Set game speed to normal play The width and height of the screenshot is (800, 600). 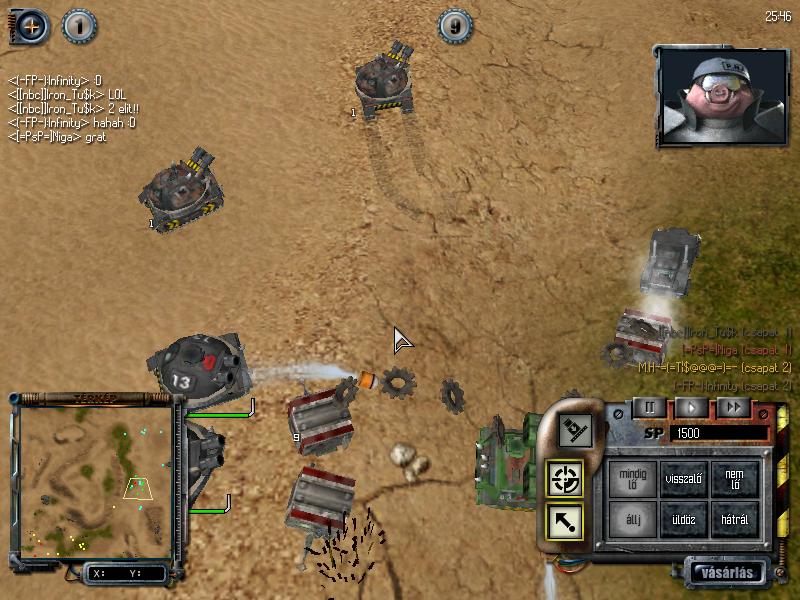point(691,408)
